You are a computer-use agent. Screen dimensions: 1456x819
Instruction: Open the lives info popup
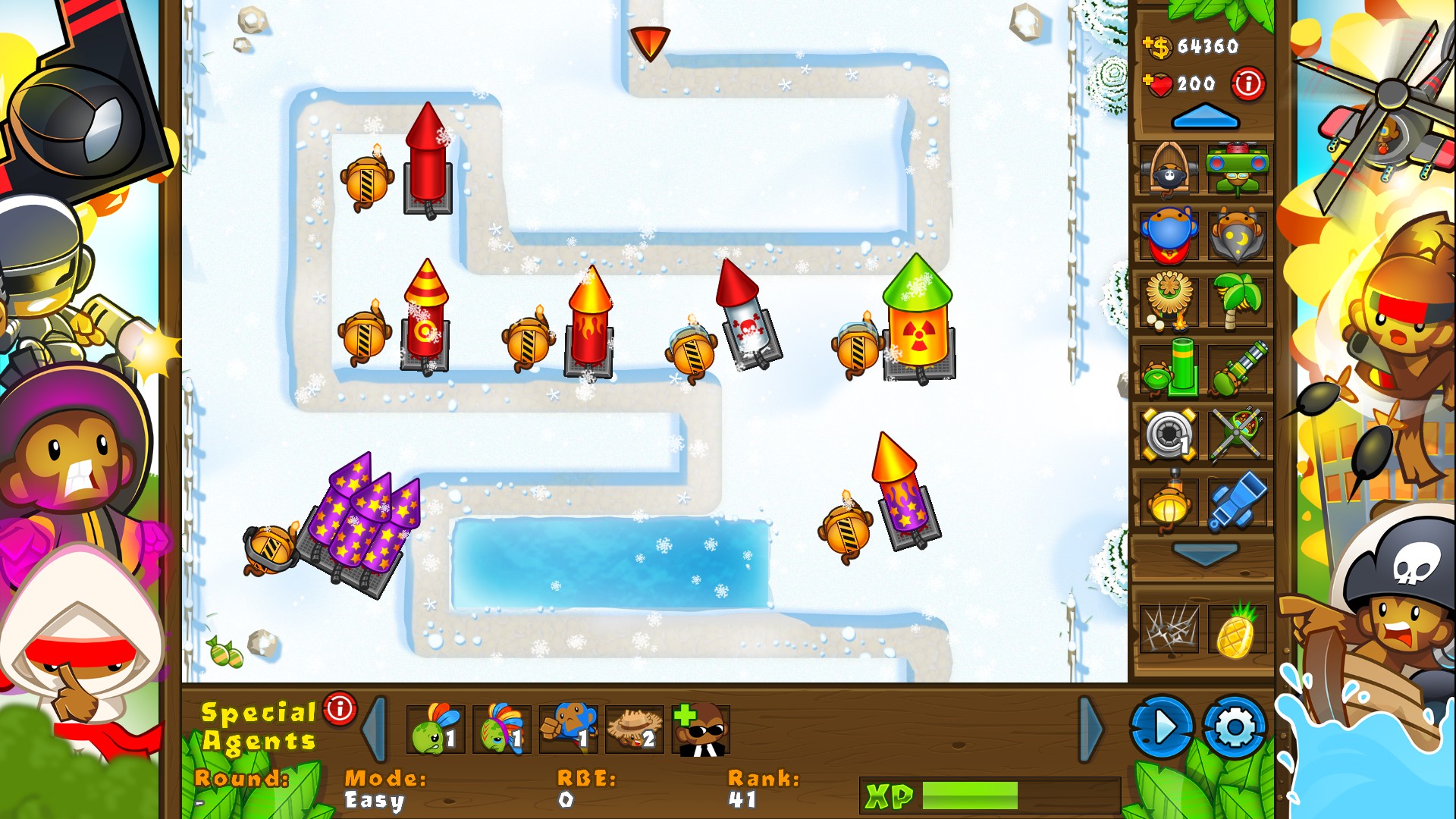pos(1247,83)
